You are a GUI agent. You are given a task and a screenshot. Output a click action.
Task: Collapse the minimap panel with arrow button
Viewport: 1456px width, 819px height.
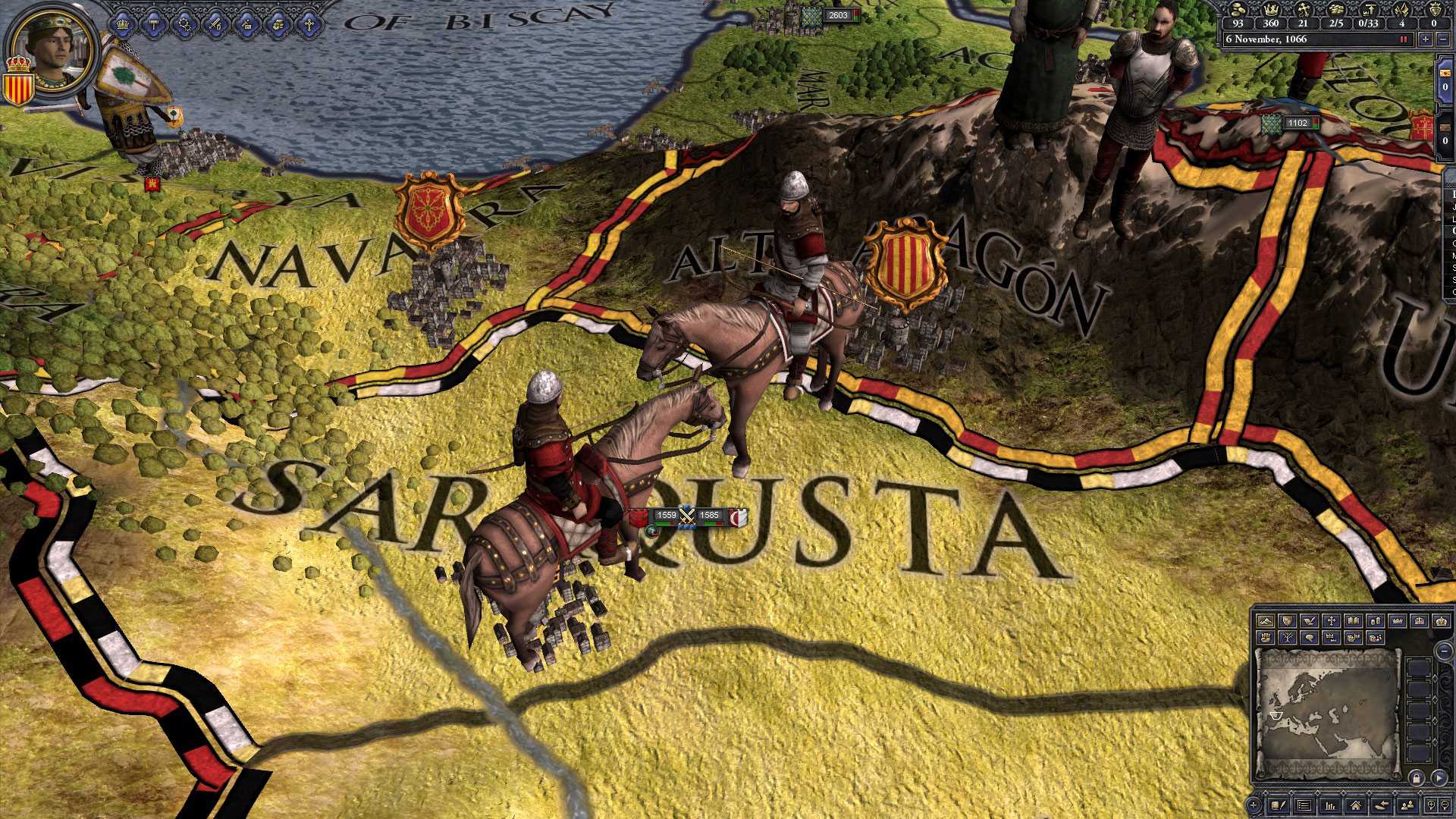1439,778
